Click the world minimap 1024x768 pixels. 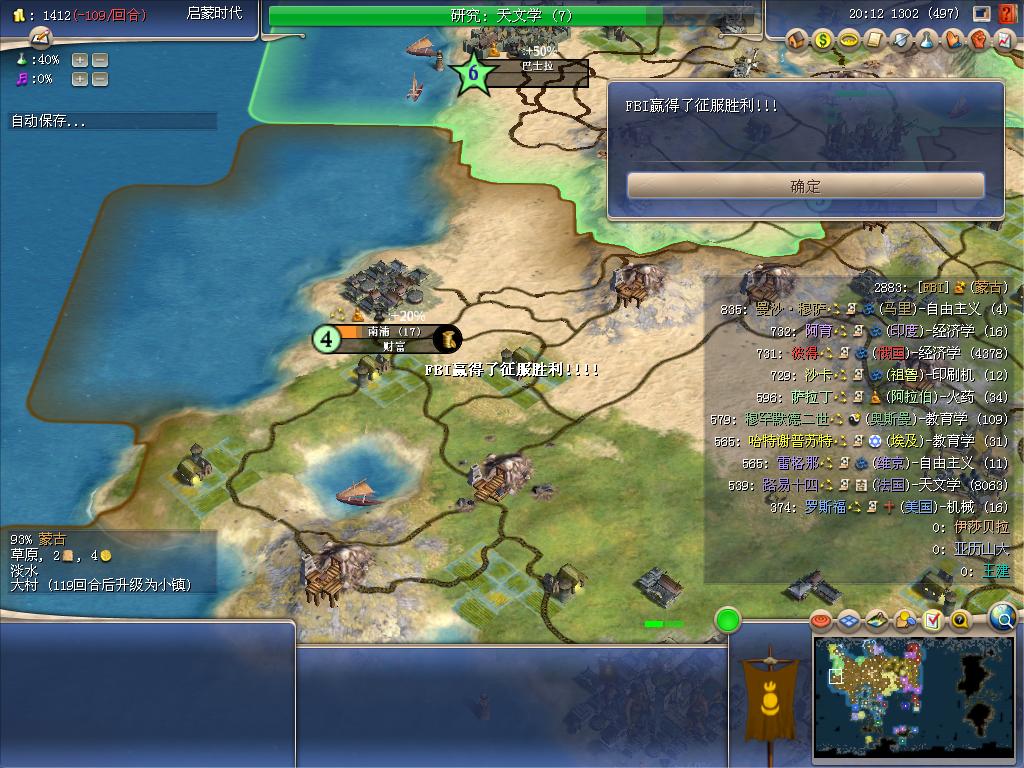tap(915, 696)
